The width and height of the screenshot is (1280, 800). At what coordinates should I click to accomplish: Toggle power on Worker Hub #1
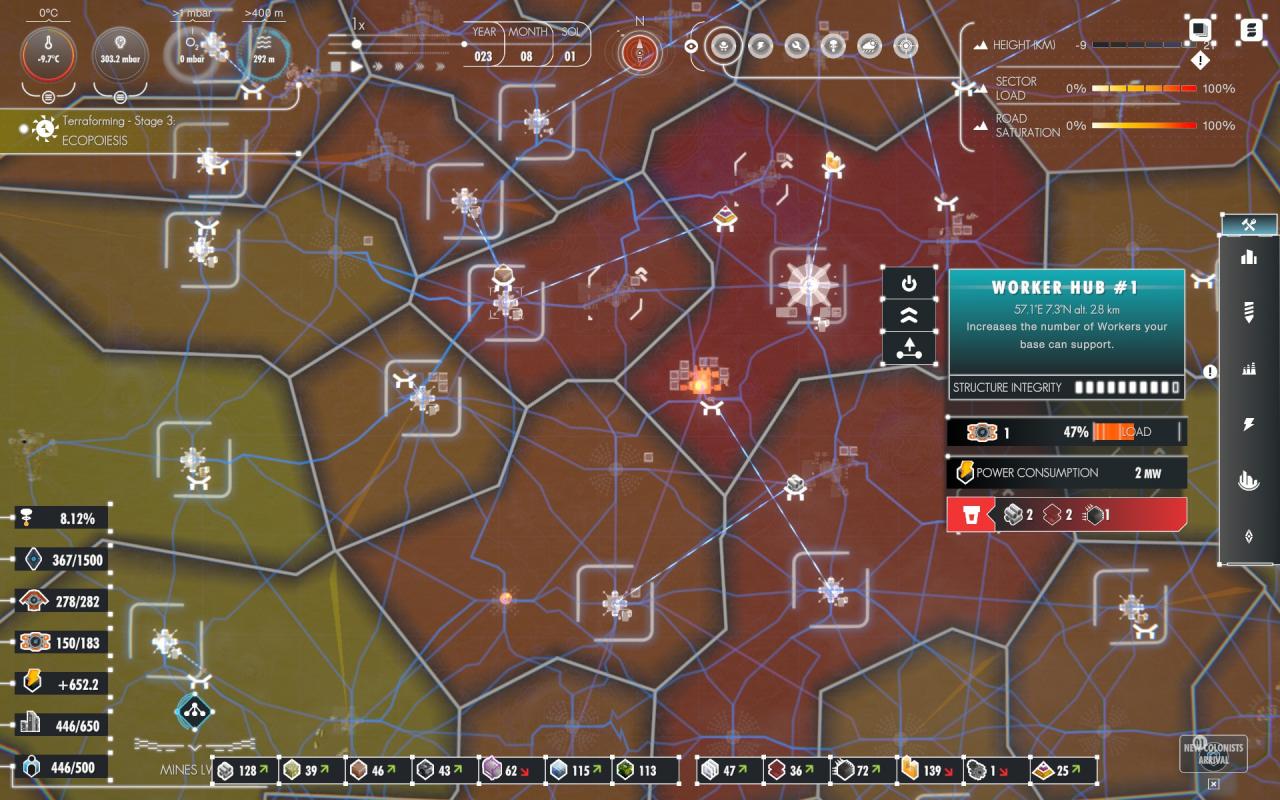pos(909,284)
